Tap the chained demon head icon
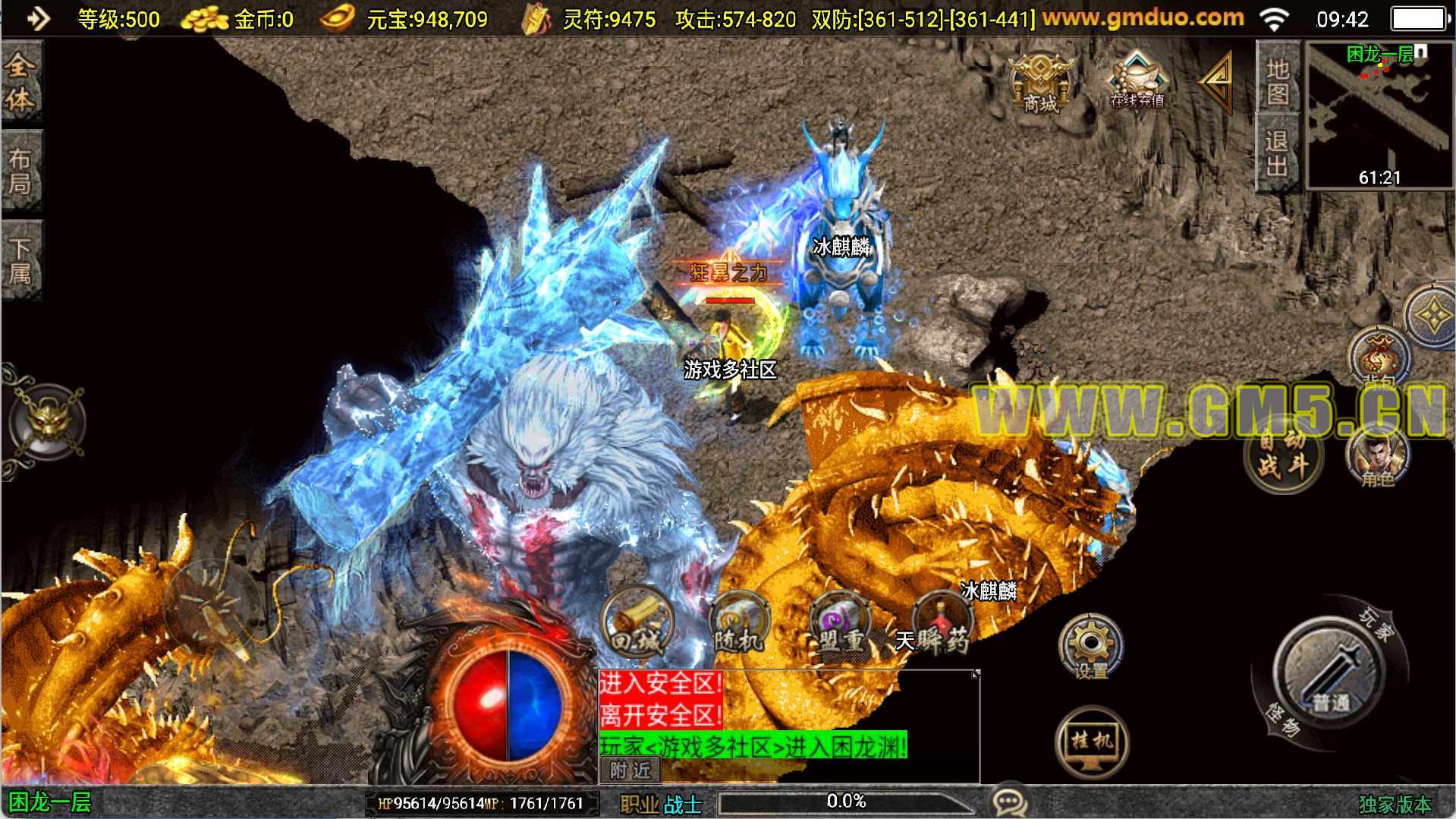This screenshot has width=1456, height=819. [x=48, y=421]
